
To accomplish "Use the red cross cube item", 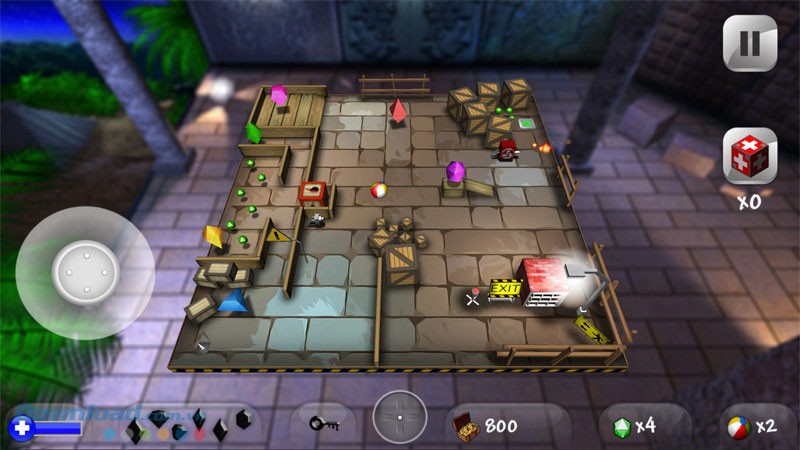I will tap(749, 158).
